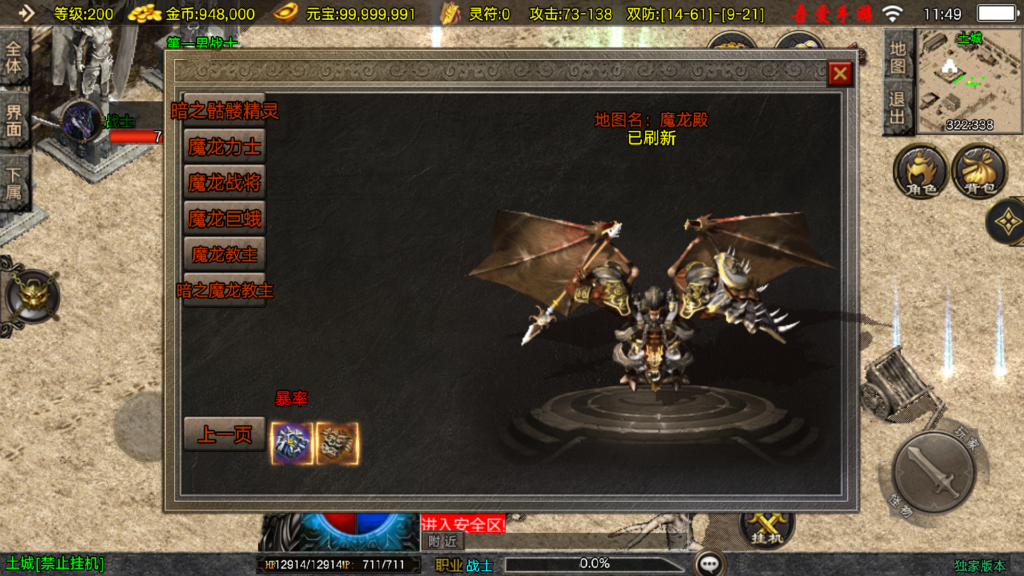Show the 魔龙巨蛾 boss details
The height and width of the screenshot is (576, 1024).
[x=225, y=218]
